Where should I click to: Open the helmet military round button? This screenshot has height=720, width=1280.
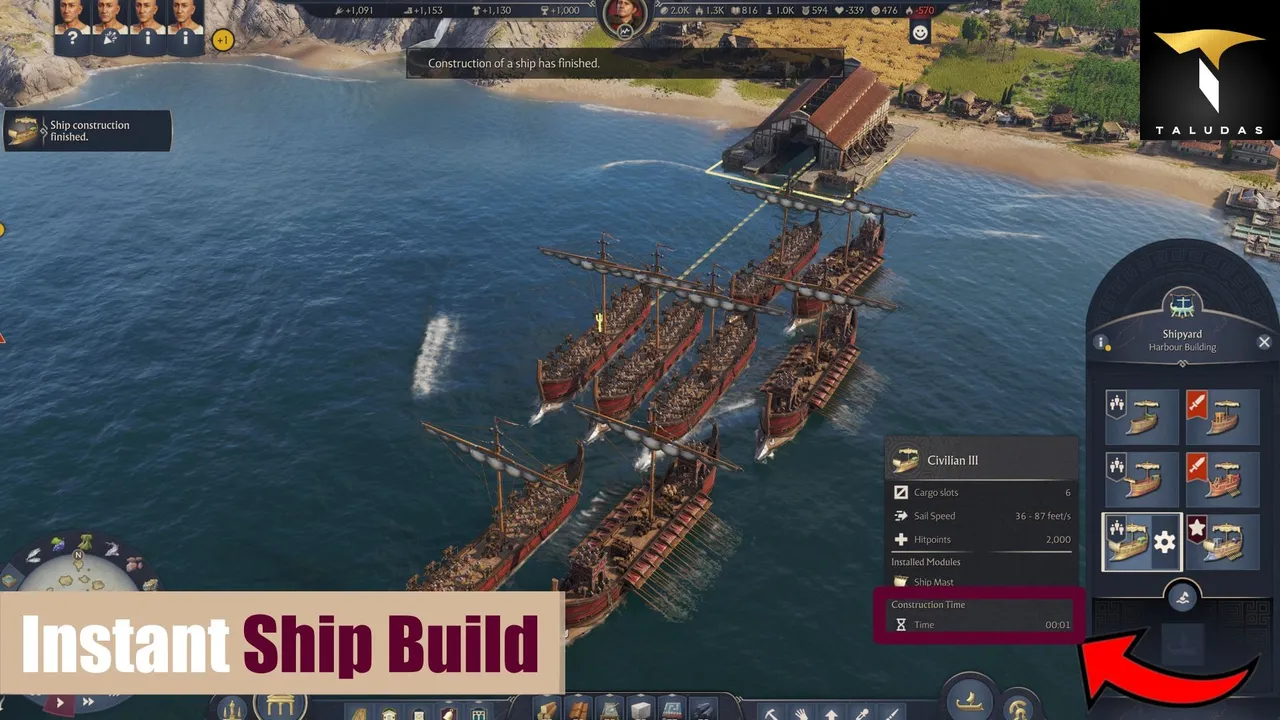click(x=1019, y=706)
